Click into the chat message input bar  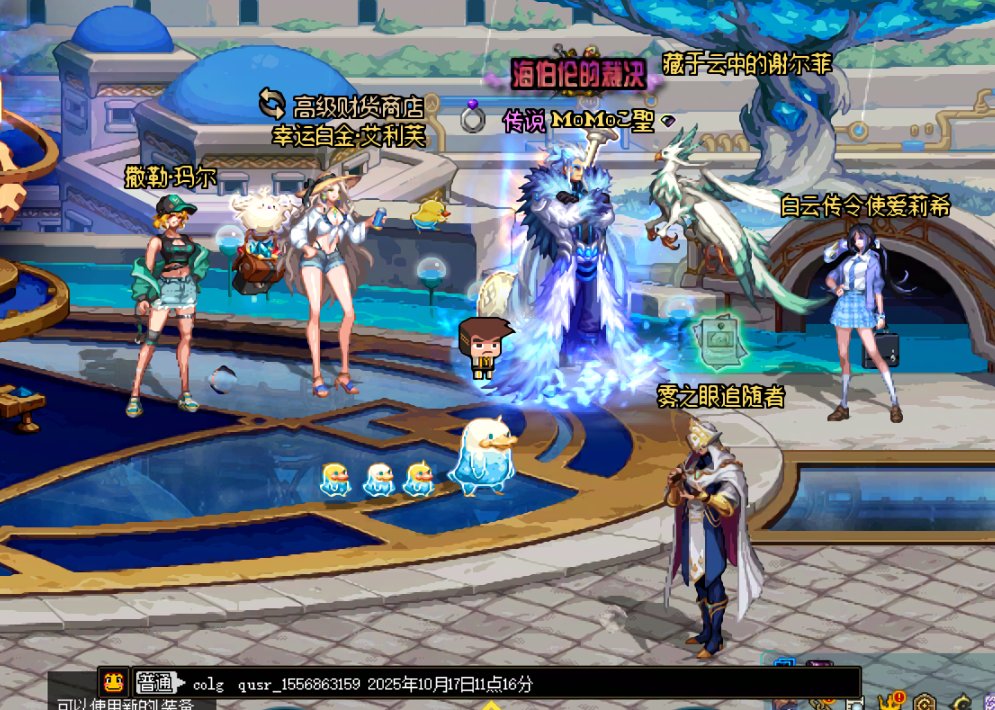click(x=520, y=684)
